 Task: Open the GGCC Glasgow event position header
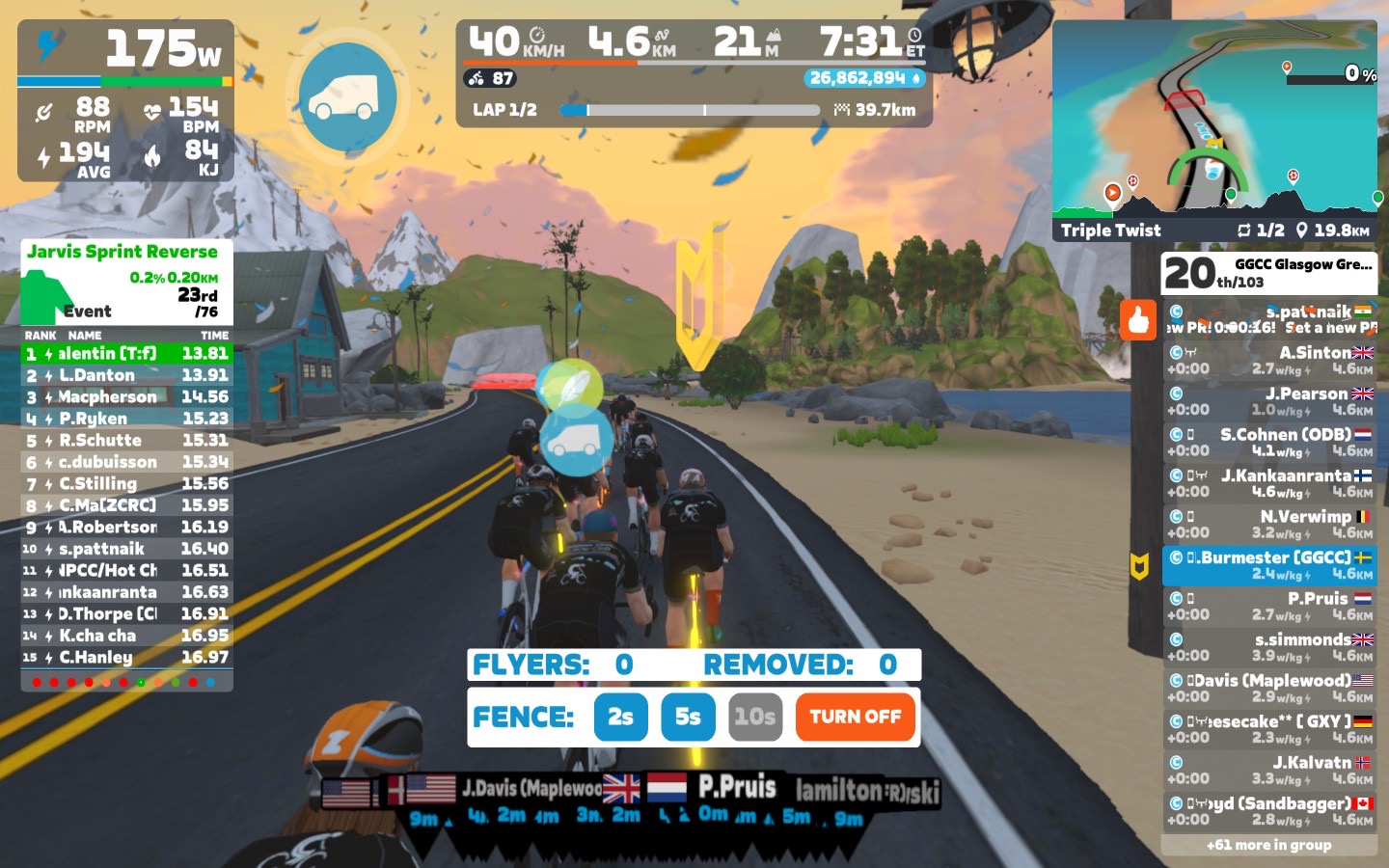pos(1269,273)
